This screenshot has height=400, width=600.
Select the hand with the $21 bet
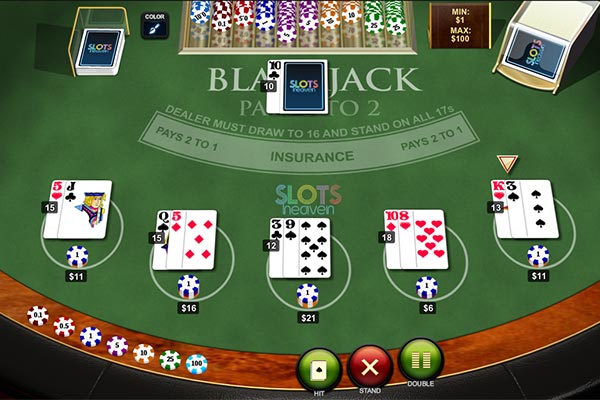[298, 247]
